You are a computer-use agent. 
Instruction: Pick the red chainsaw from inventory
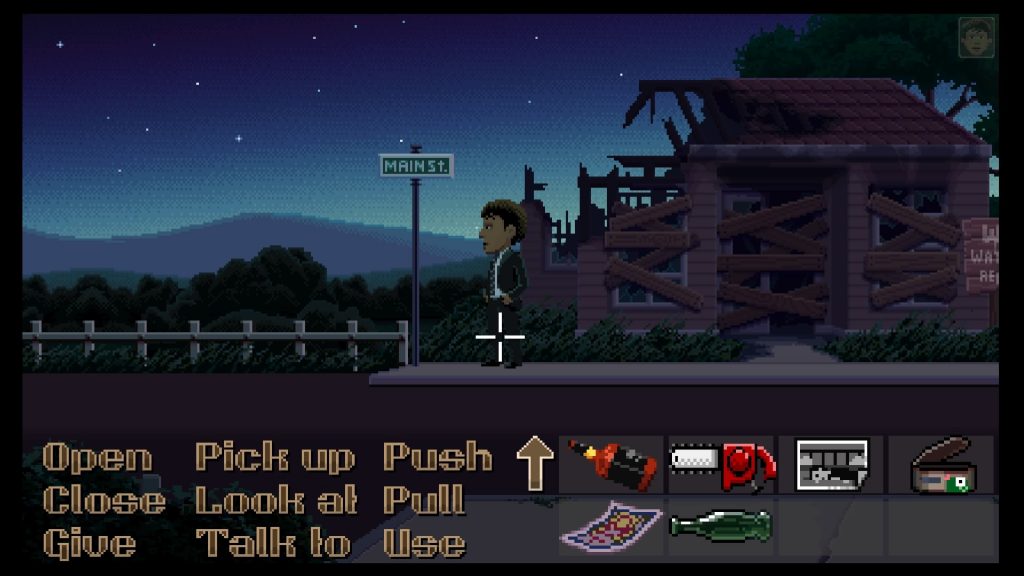[721, 464]
